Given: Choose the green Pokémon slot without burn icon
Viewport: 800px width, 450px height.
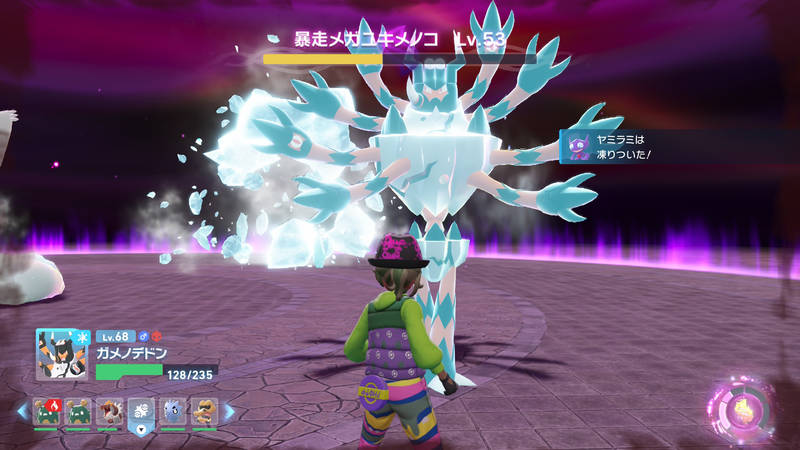Looking at the screenshot, I should (x=77, y=411).
